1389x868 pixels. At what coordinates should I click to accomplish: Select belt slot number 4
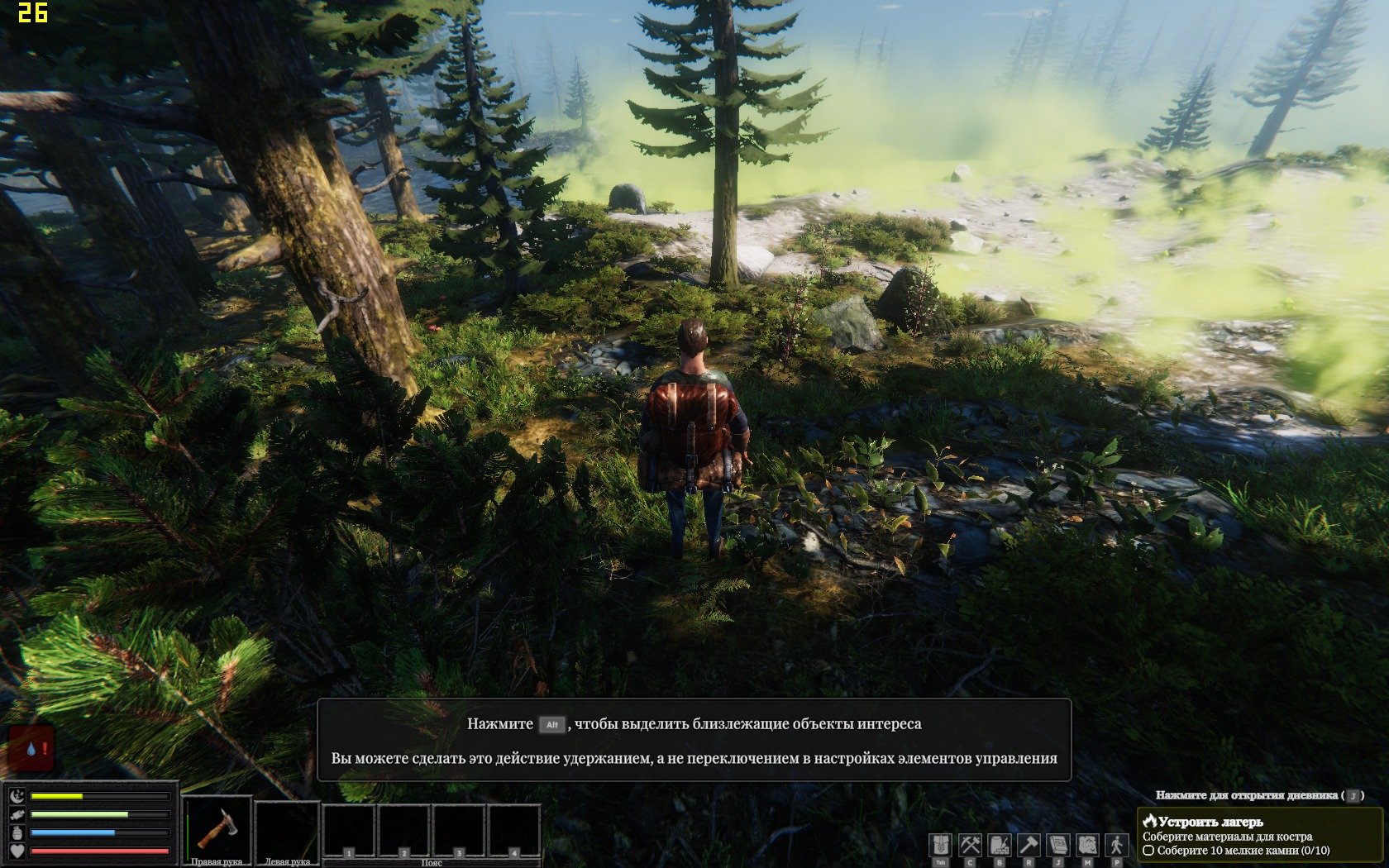coord(513,832)
